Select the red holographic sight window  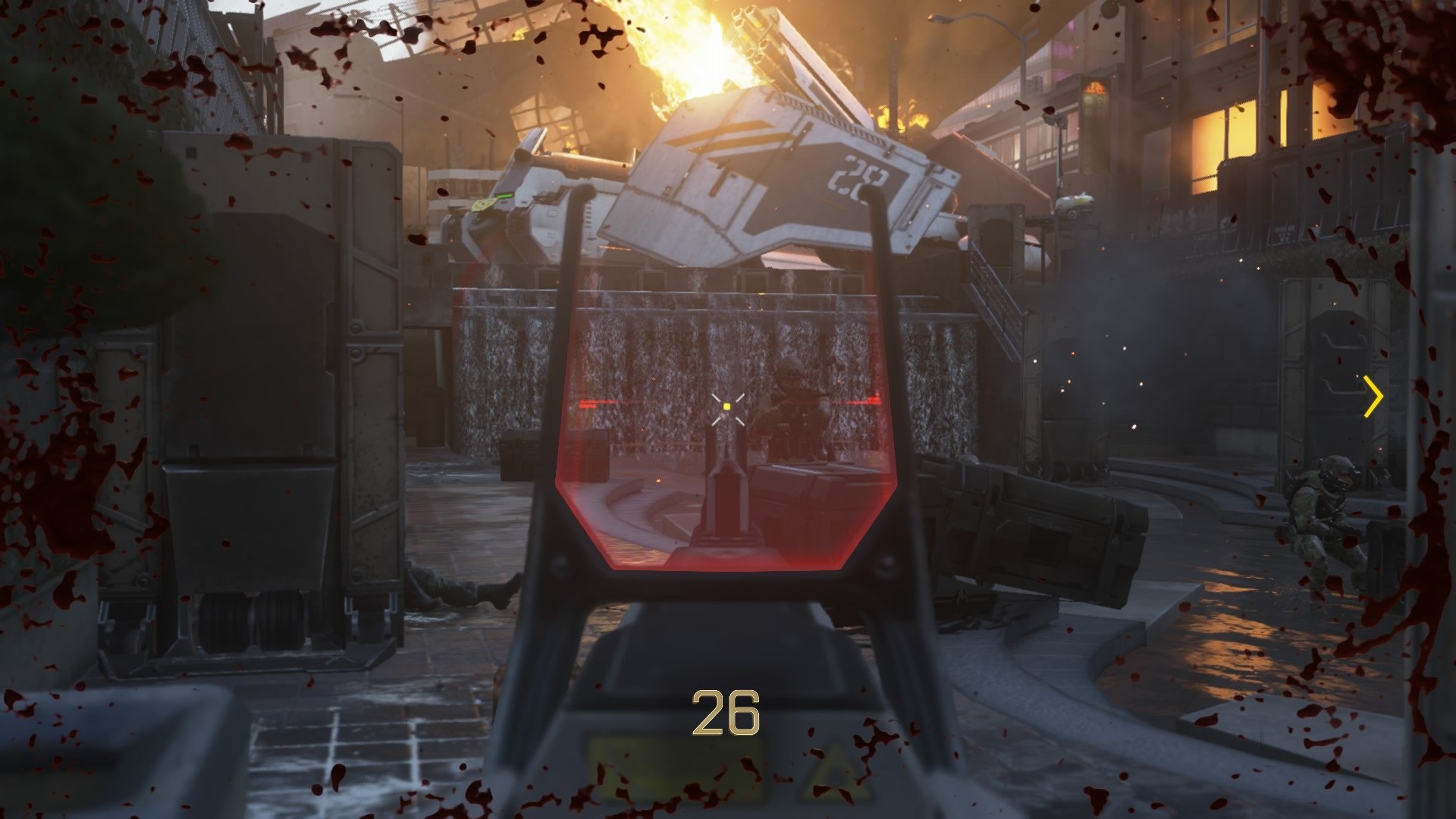tap(728, 425)
